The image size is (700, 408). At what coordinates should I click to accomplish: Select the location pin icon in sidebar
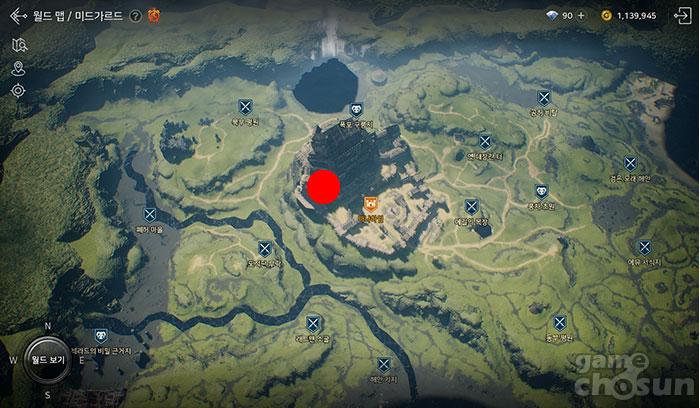18,68
